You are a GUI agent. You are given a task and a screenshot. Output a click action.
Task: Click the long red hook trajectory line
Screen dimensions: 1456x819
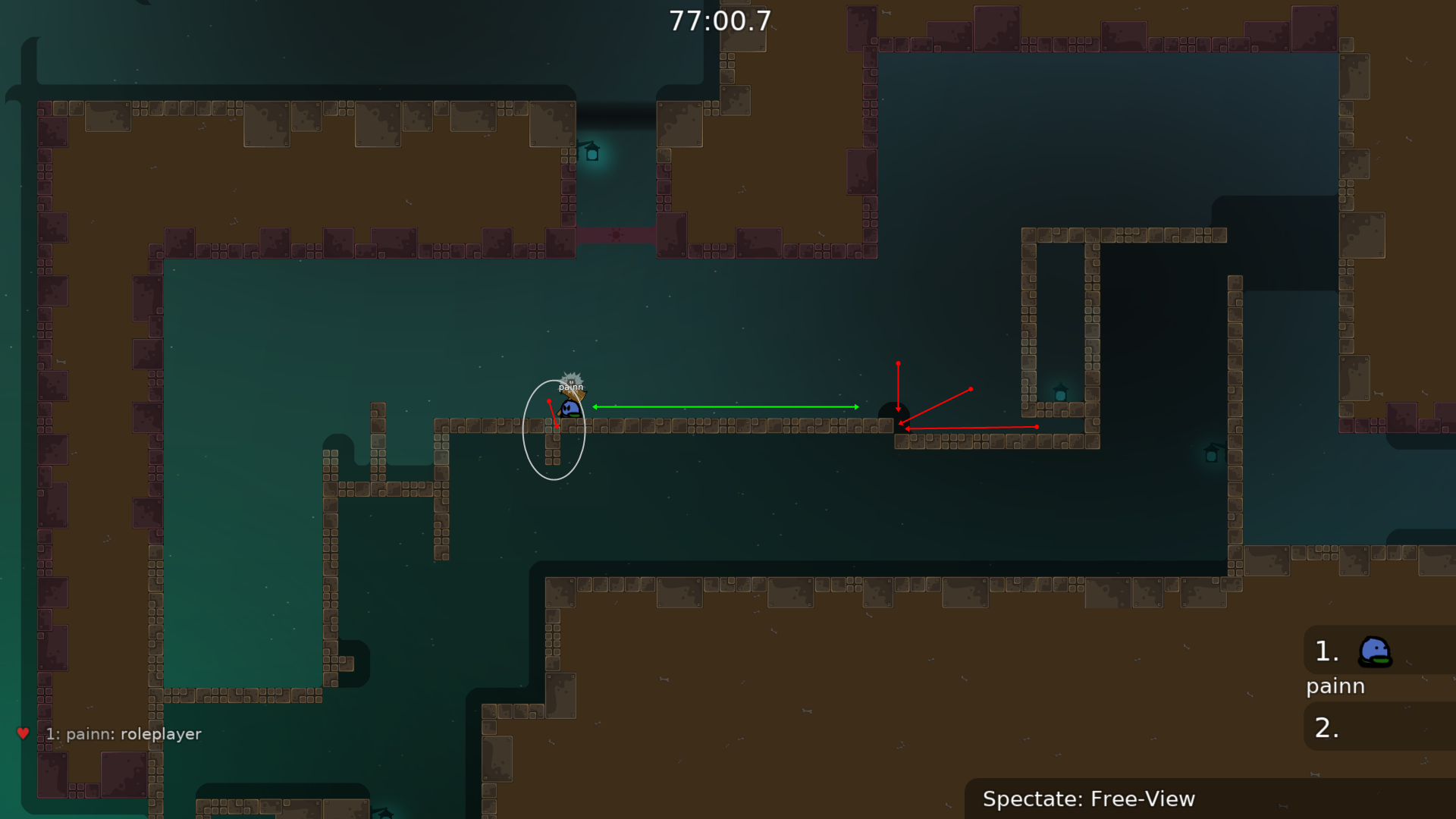click(971, 427)
